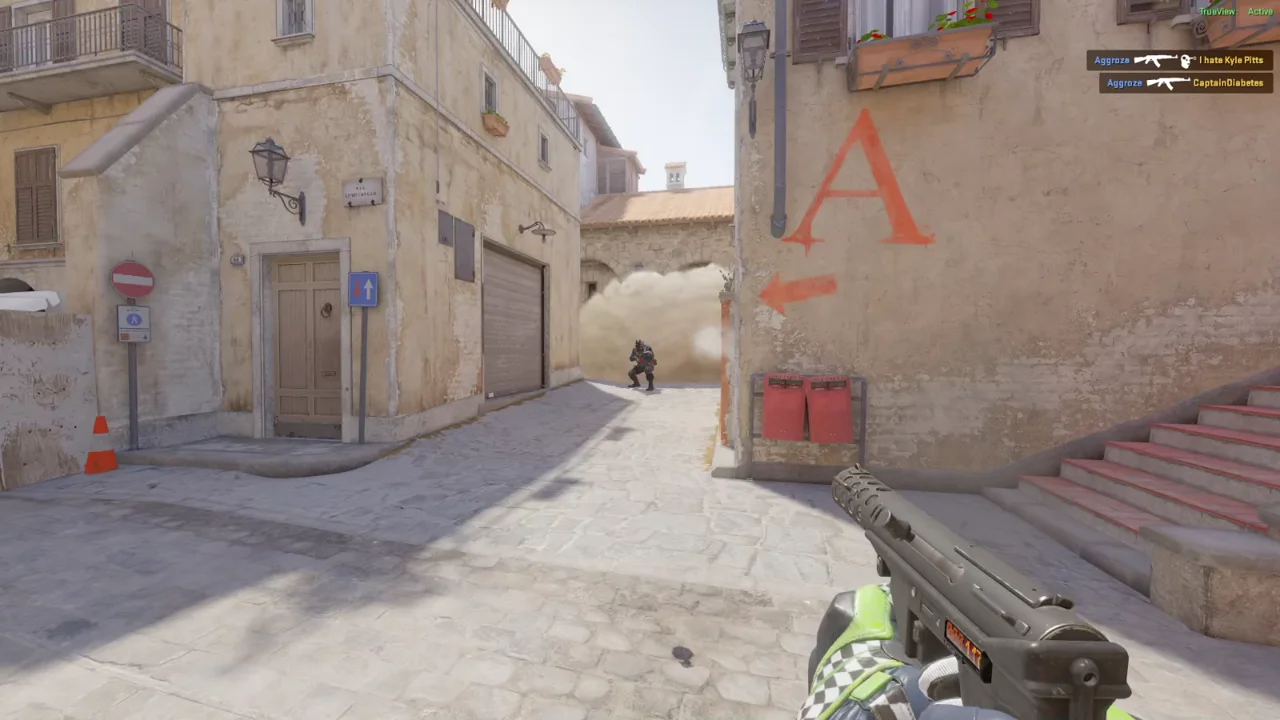
Task: Click the headshot skull icon in the killfeed
Action: pos(1186,60)
